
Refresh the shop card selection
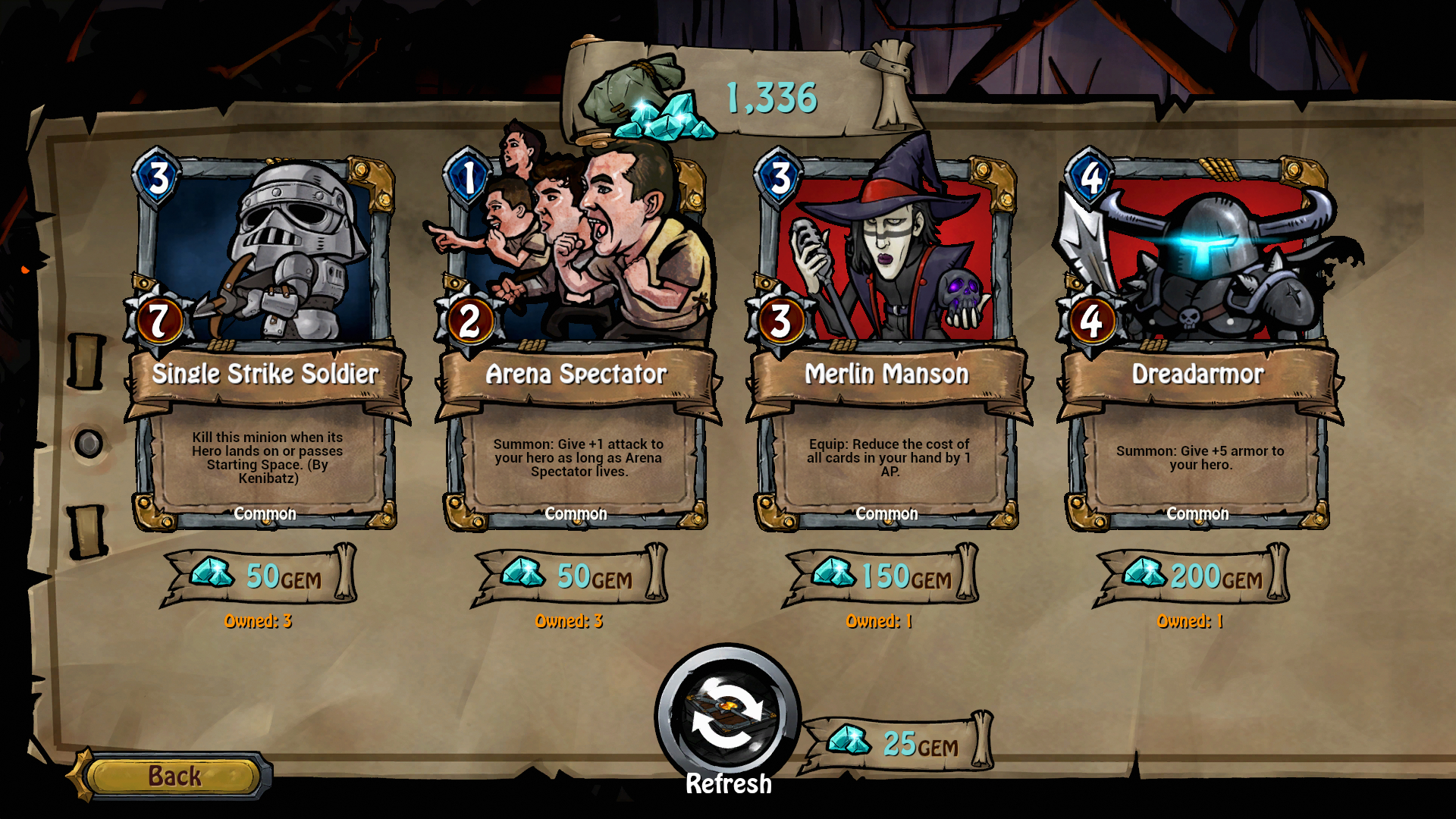pos(728,717)
